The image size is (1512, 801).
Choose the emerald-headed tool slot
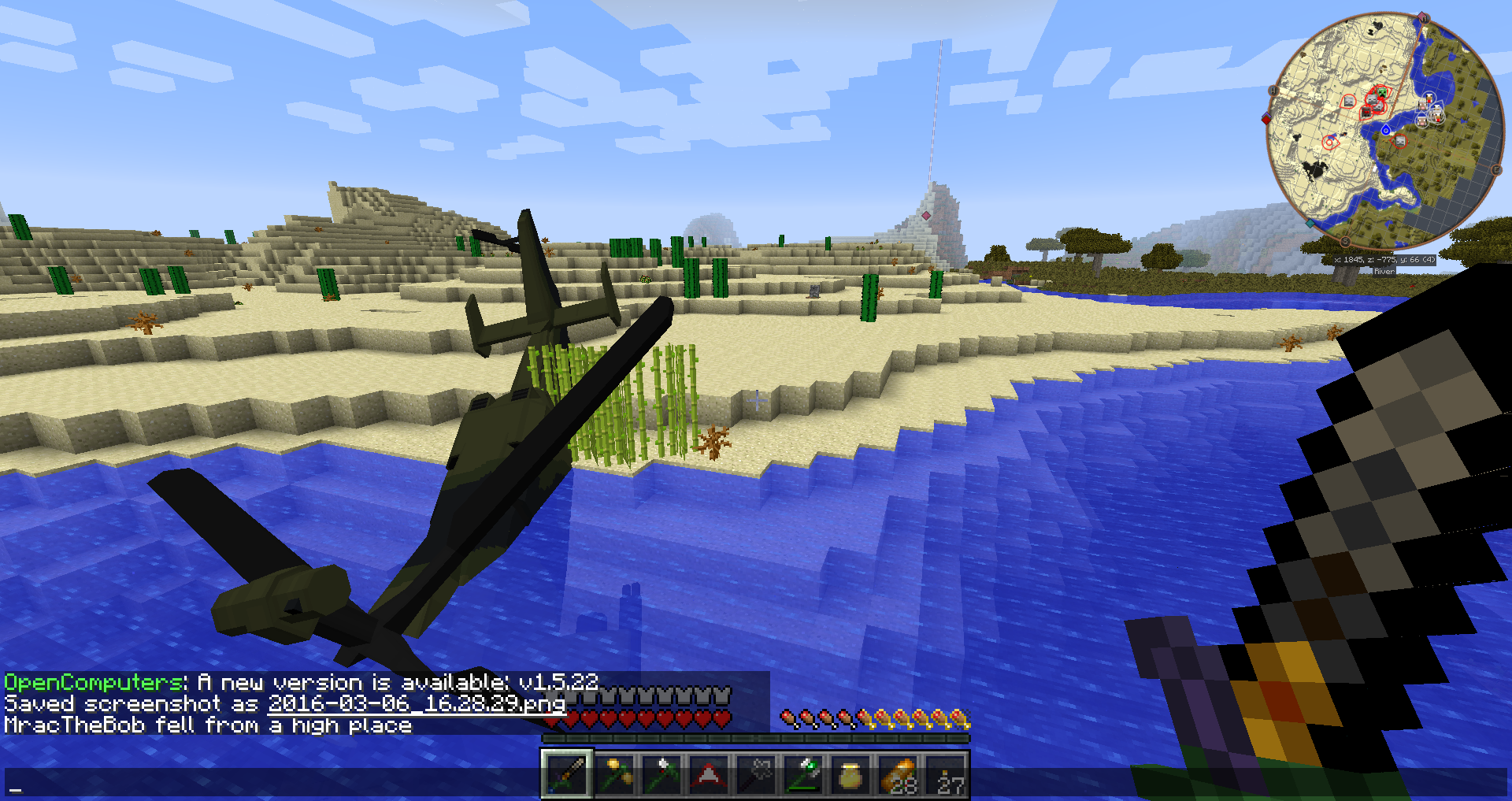point(804,774)
